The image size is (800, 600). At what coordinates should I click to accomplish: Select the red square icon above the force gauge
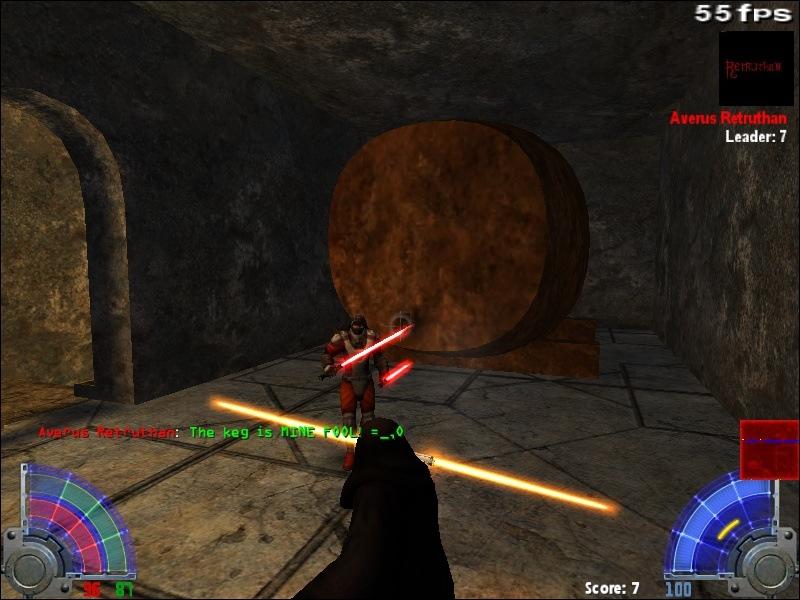pos(769,450)
